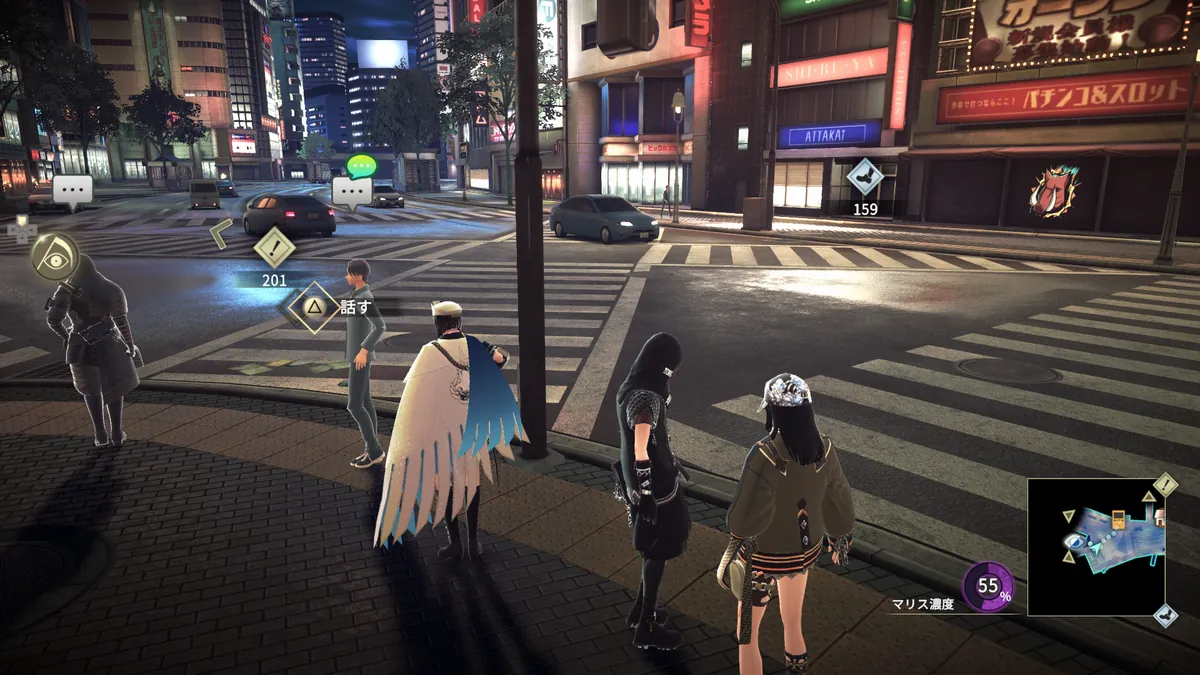Select the exclamation quest marker above 201
Viewport: 1200px width, 675px height.
[x=274, y=249]
